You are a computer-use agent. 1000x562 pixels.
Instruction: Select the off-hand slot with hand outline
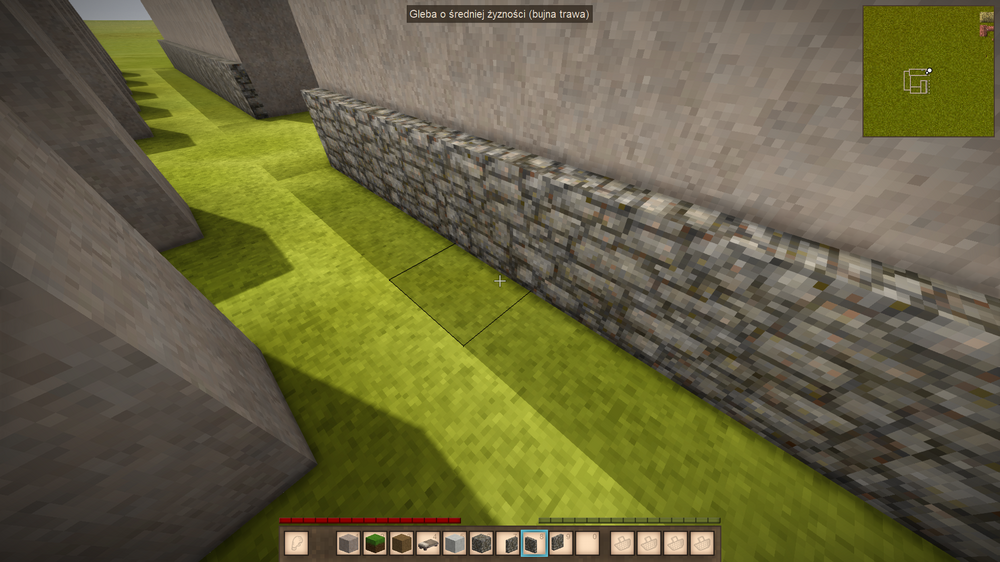click(x=295, y=543)
